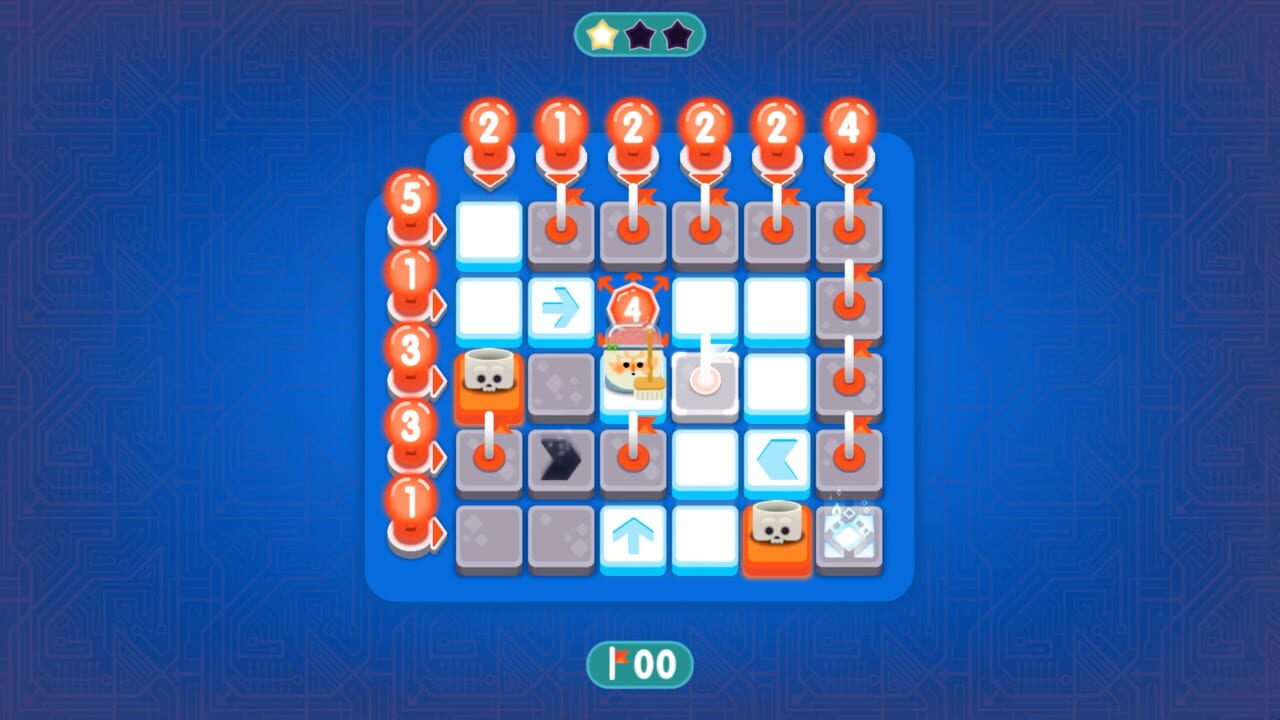Click the skull cup tile in the bottom row

[x=777, y=530]
